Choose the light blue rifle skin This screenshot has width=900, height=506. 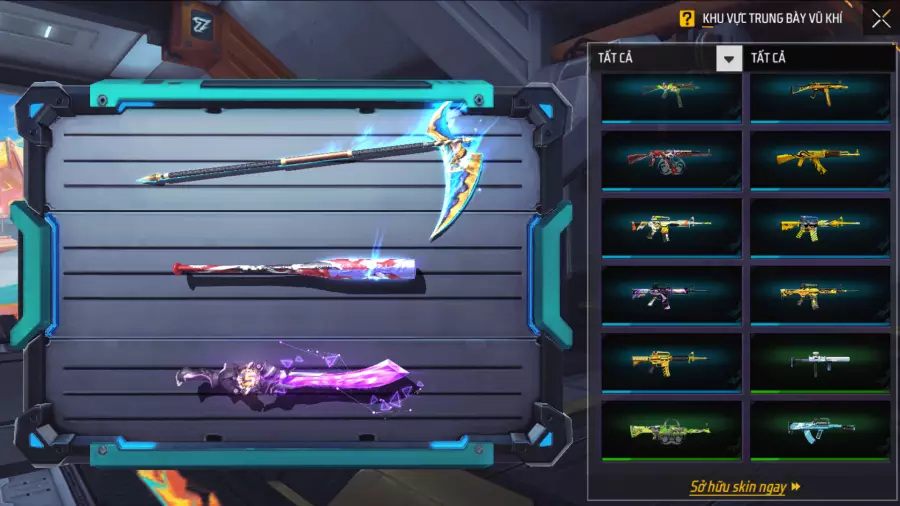[x=820, y=430]
